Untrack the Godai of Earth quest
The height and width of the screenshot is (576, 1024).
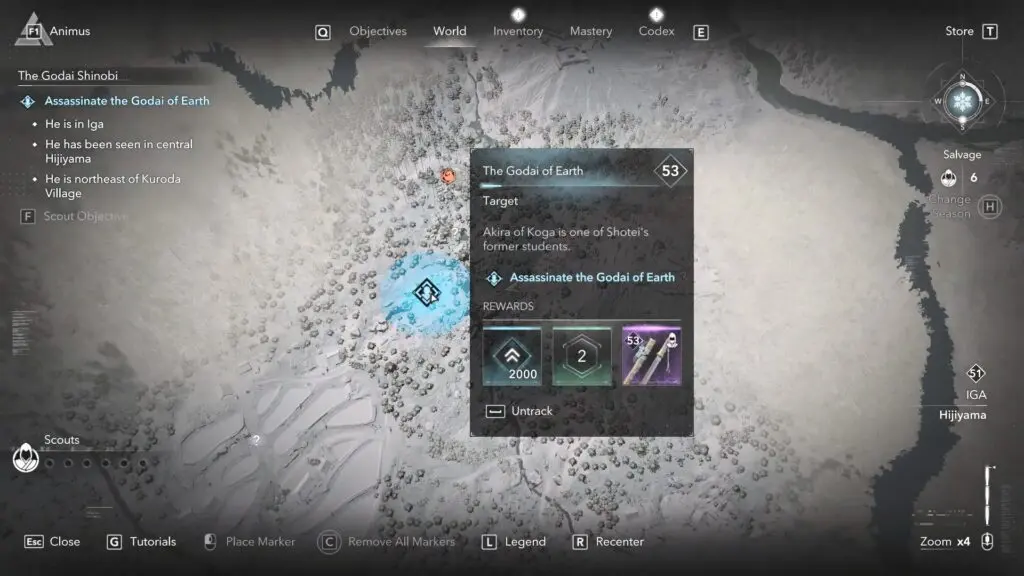coord(519,411)
